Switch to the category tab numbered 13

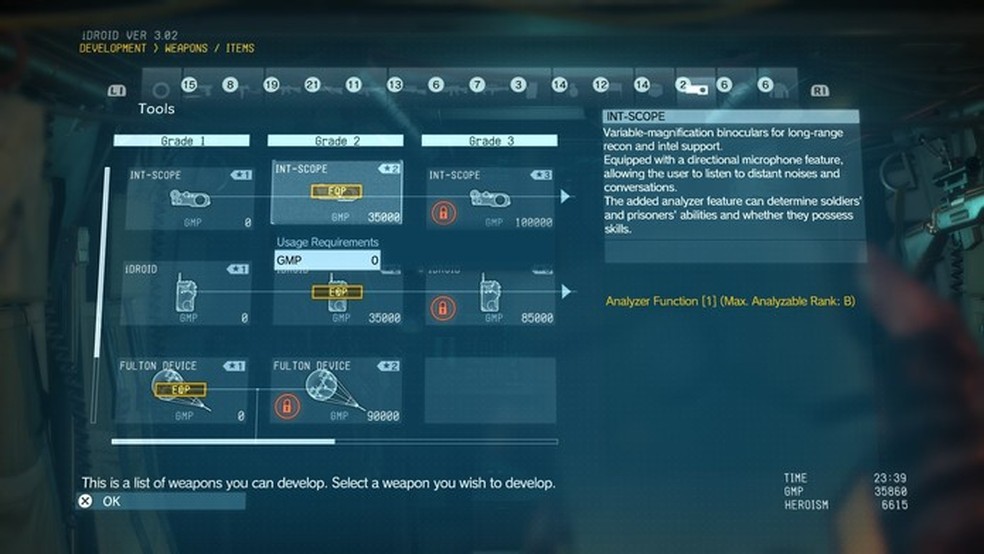(x=394, y=86)
